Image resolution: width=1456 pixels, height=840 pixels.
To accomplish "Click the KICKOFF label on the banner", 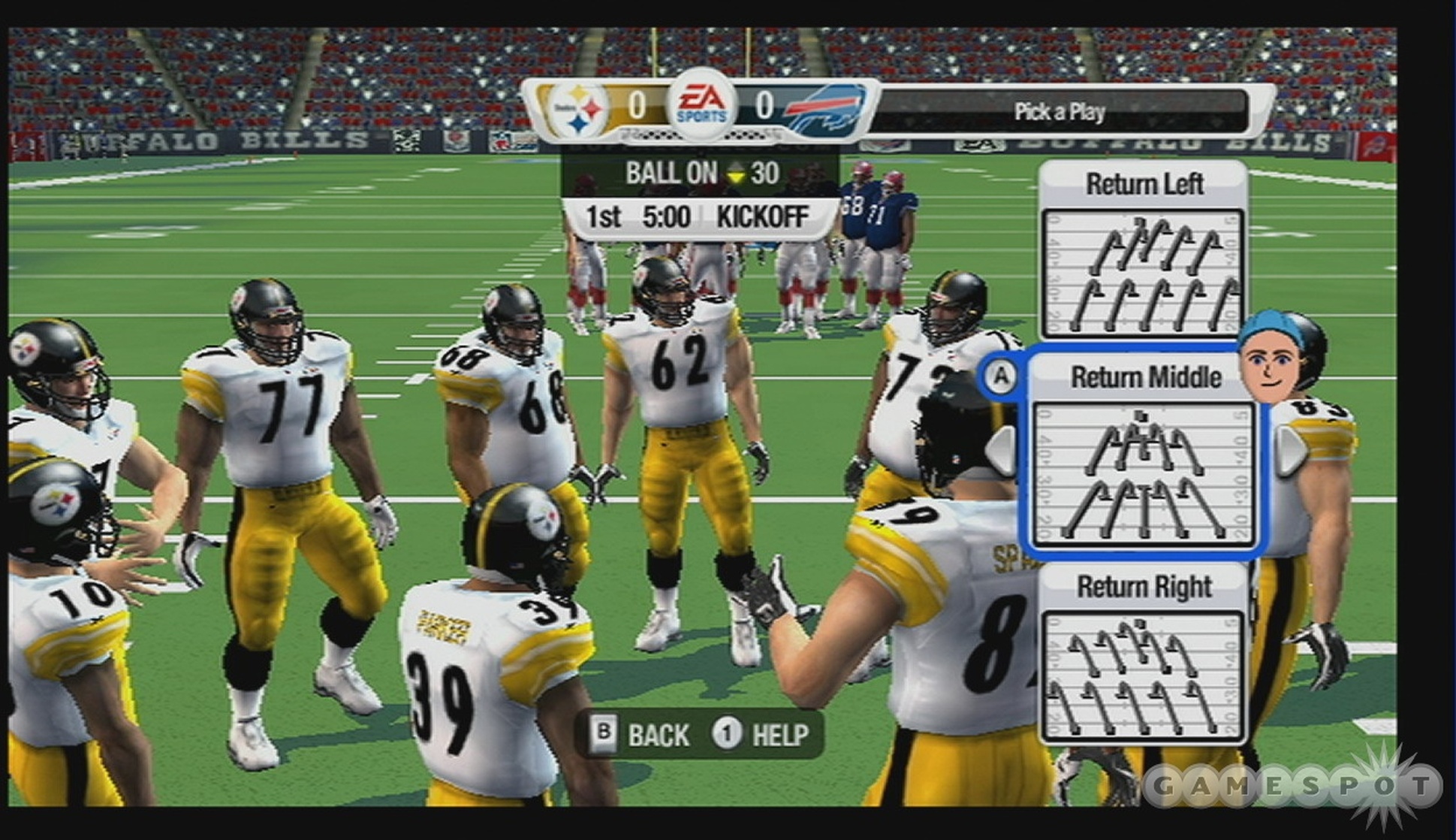I will [x=764, y=216].
